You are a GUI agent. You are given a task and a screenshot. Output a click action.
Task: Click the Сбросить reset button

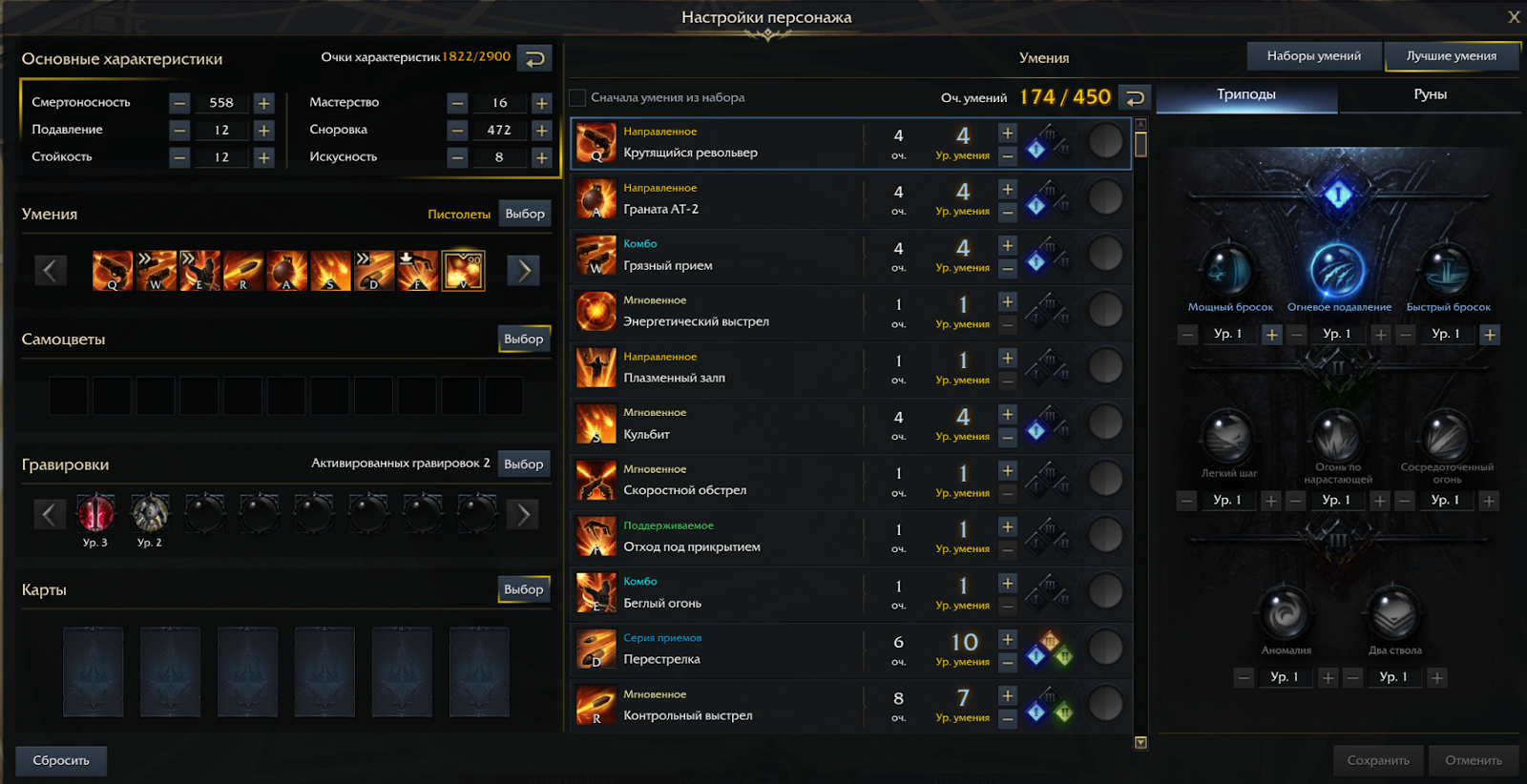coord(61,760)
